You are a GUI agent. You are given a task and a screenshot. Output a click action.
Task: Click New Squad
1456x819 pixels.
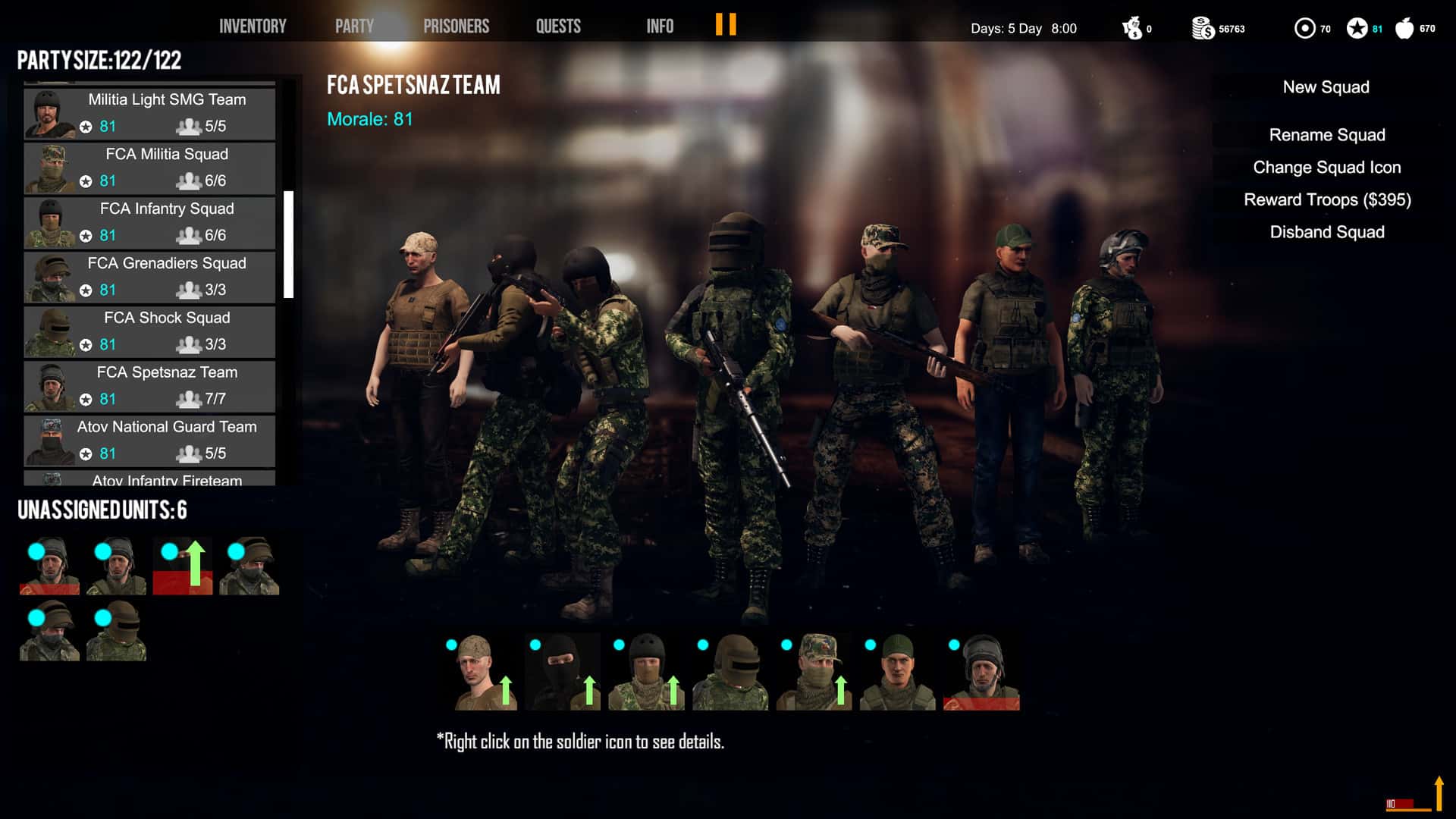[1324, 86]
